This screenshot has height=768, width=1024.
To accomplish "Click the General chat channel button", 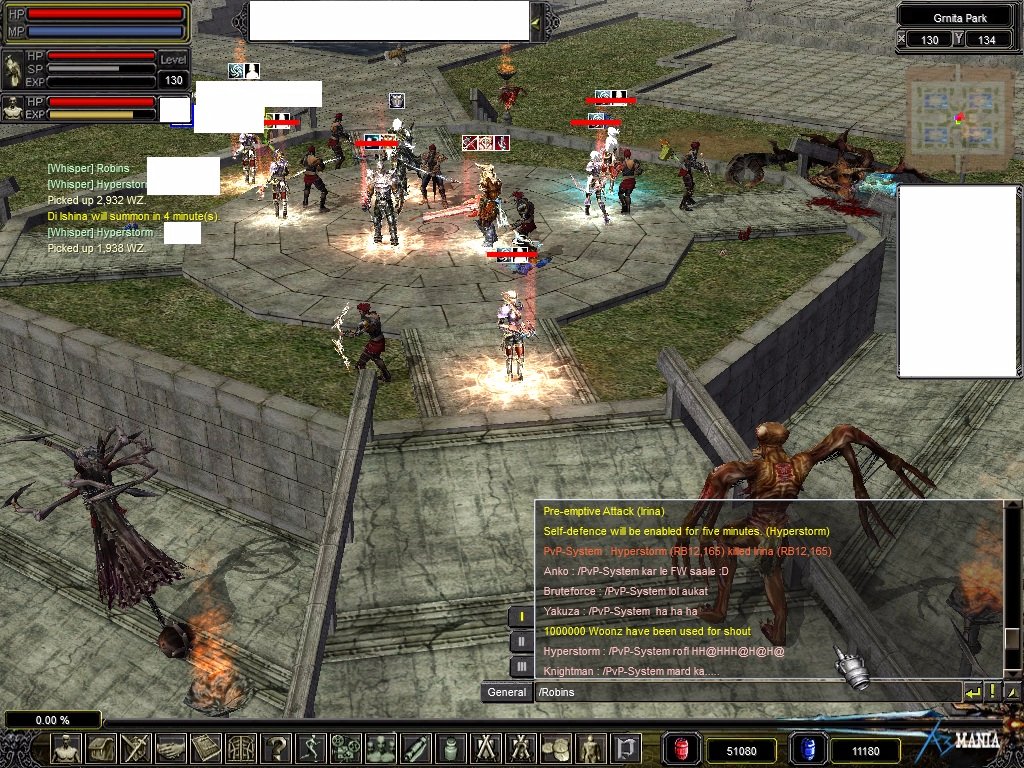I will click(x=506, y=692).
